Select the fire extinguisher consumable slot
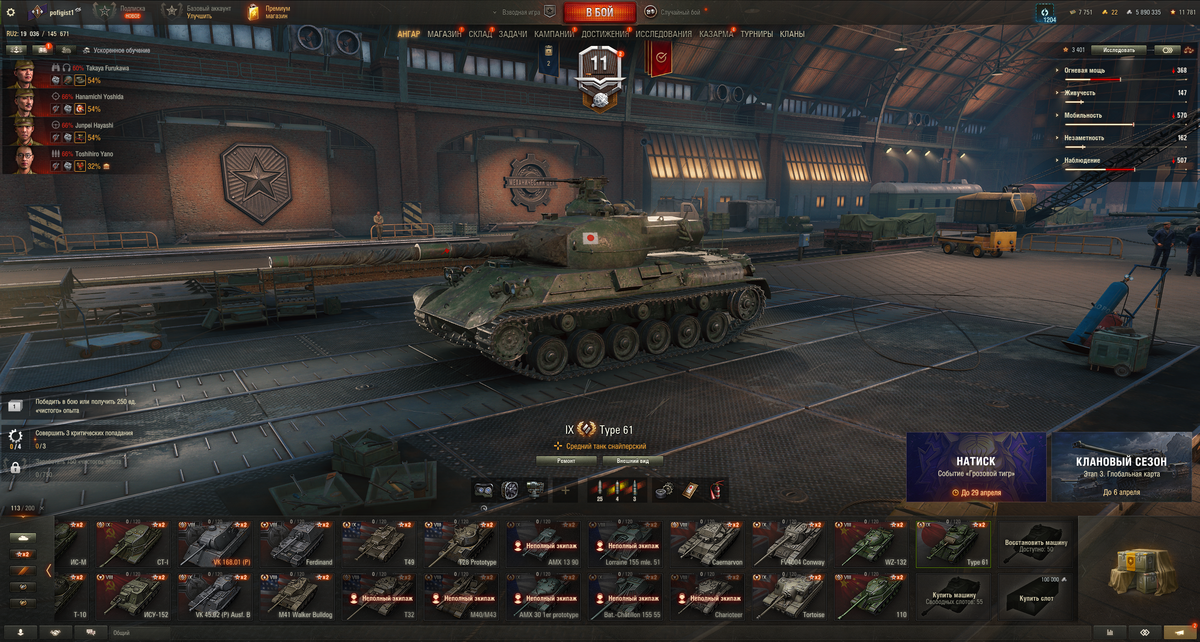The height and width of the screenshot is (642, 1200). [716, 489]
